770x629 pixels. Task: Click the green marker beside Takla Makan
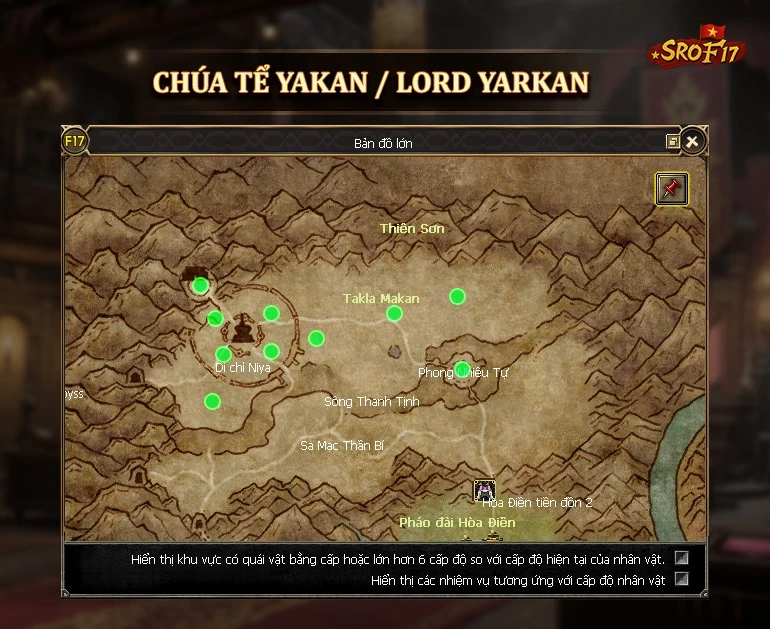[394, 313]
